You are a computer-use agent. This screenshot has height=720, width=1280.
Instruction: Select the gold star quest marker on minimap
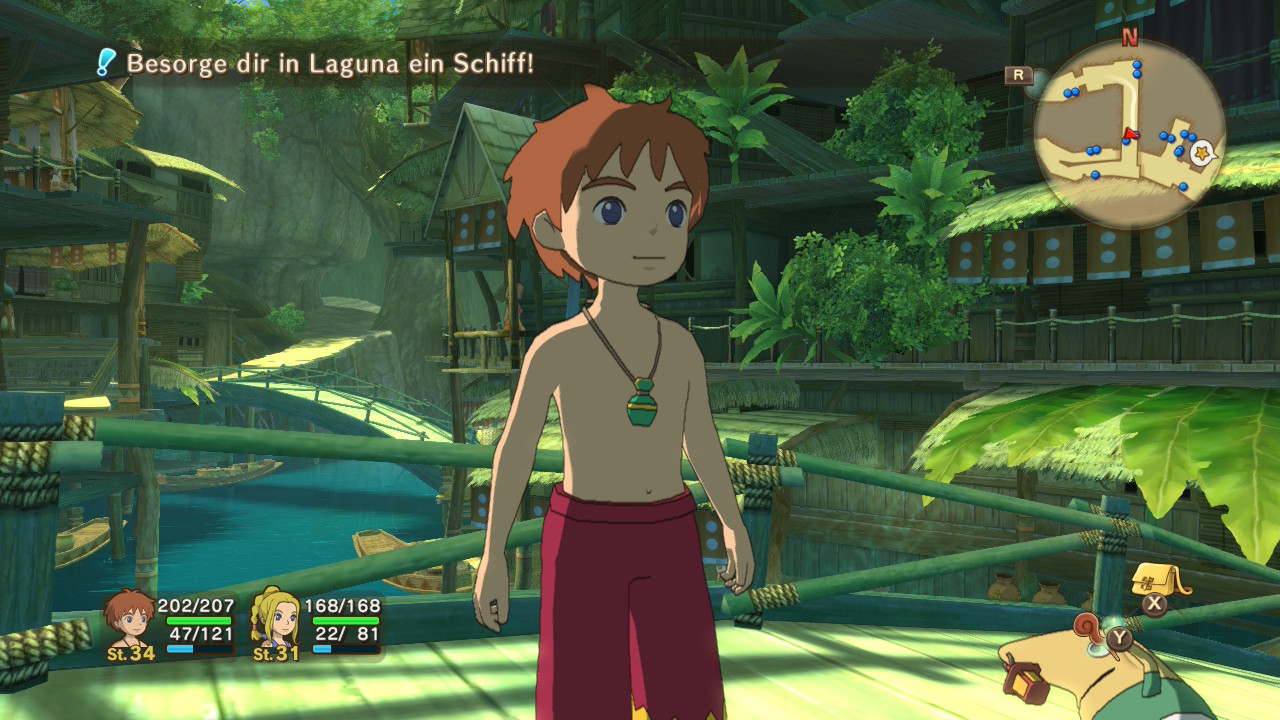(1202, 151)
